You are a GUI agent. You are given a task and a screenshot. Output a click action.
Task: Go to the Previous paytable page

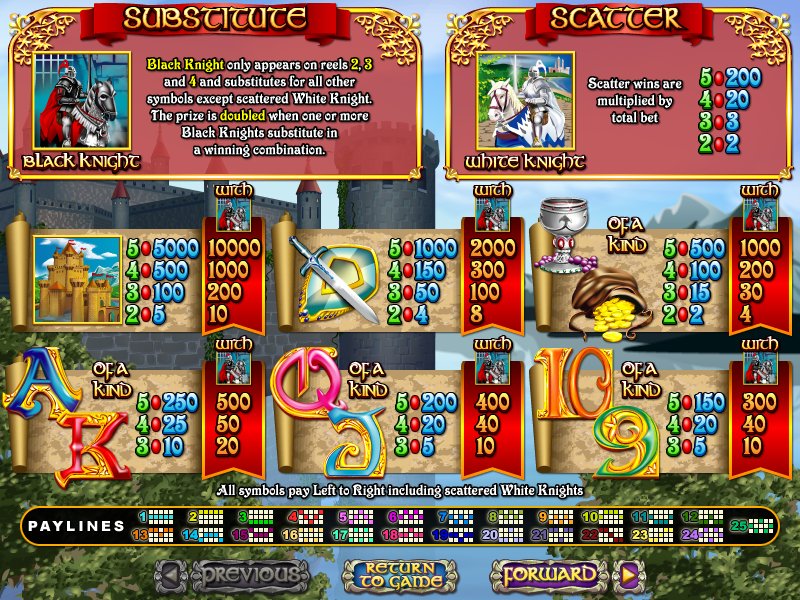pyautogui.click(x=249, y=574)
